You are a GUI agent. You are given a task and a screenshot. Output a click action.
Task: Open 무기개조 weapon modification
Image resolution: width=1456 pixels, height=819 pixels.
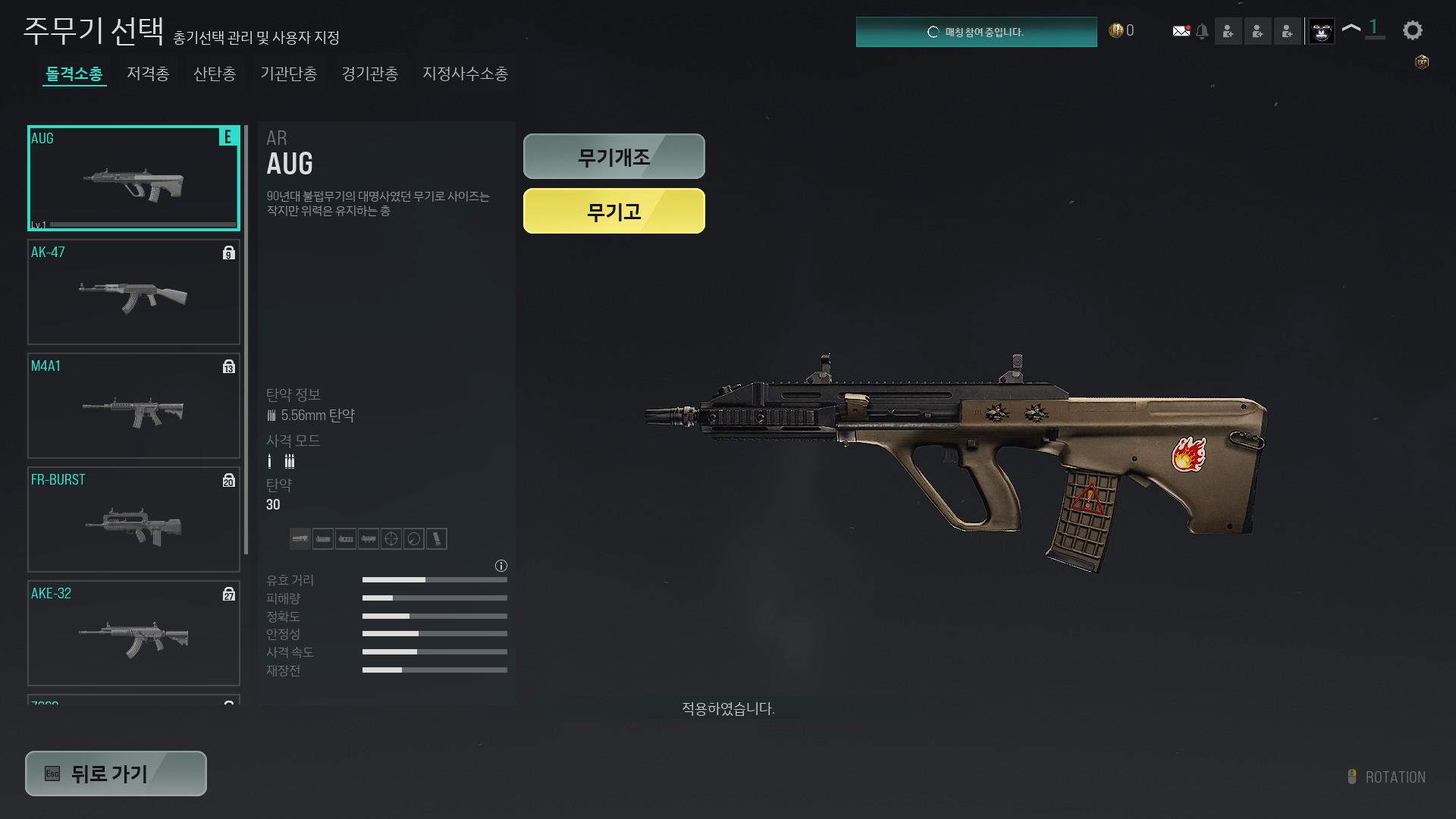[x=613, y=157]
